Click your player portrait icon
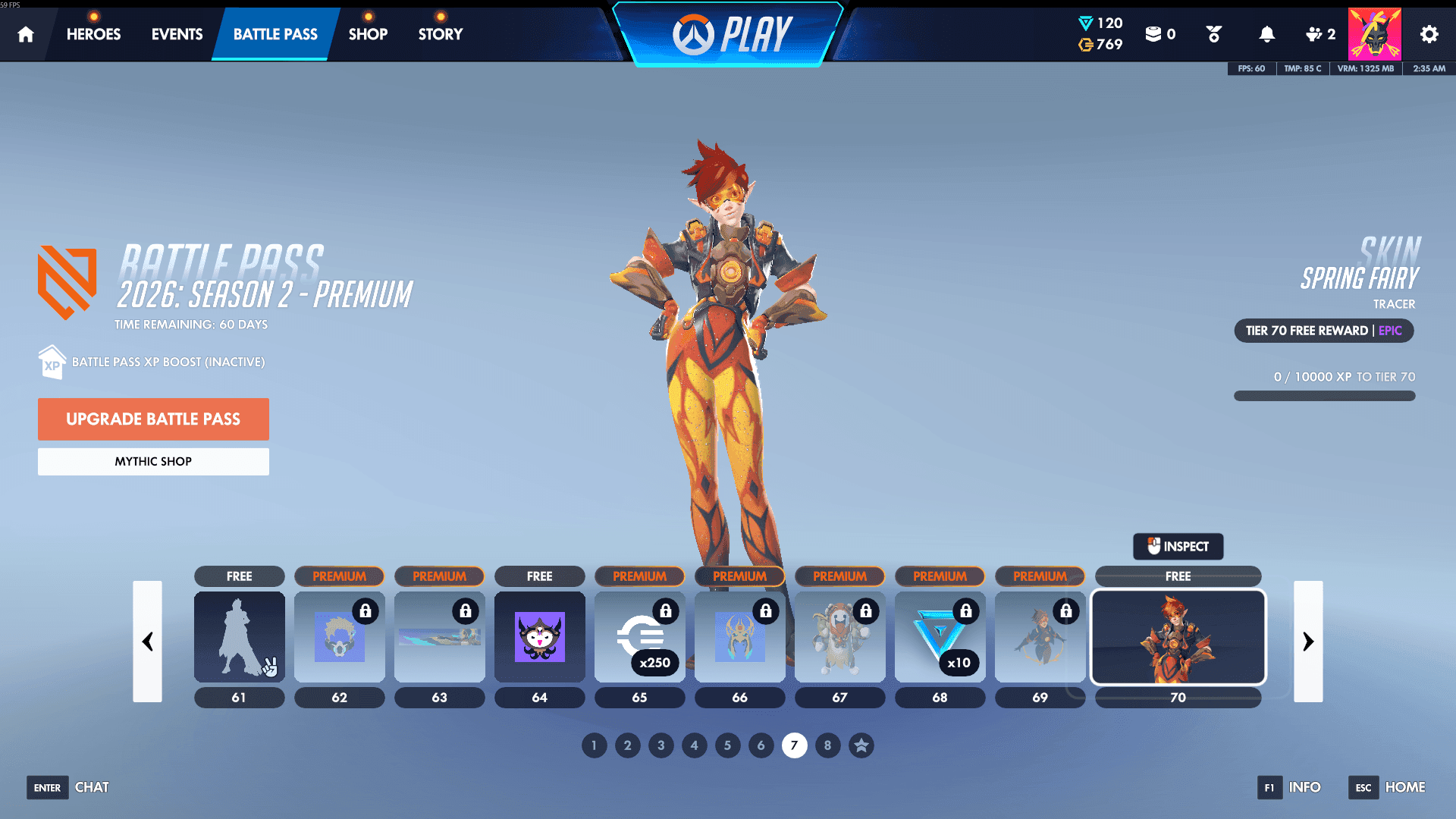The height and width of the screenshot is (819, 1456). coord(1374,33)
